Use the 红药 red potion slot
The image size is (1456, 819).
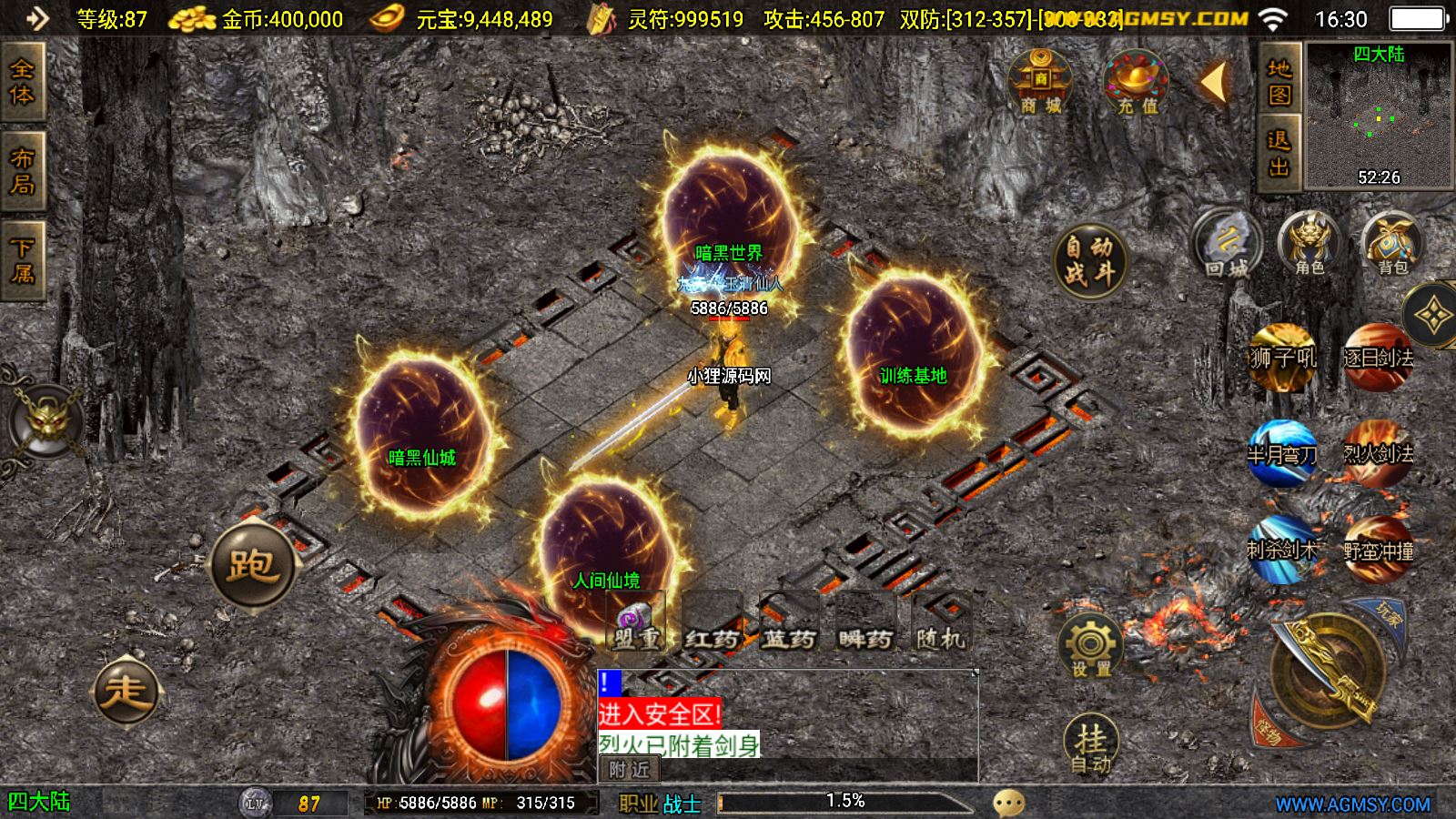[x=712, y=623]
